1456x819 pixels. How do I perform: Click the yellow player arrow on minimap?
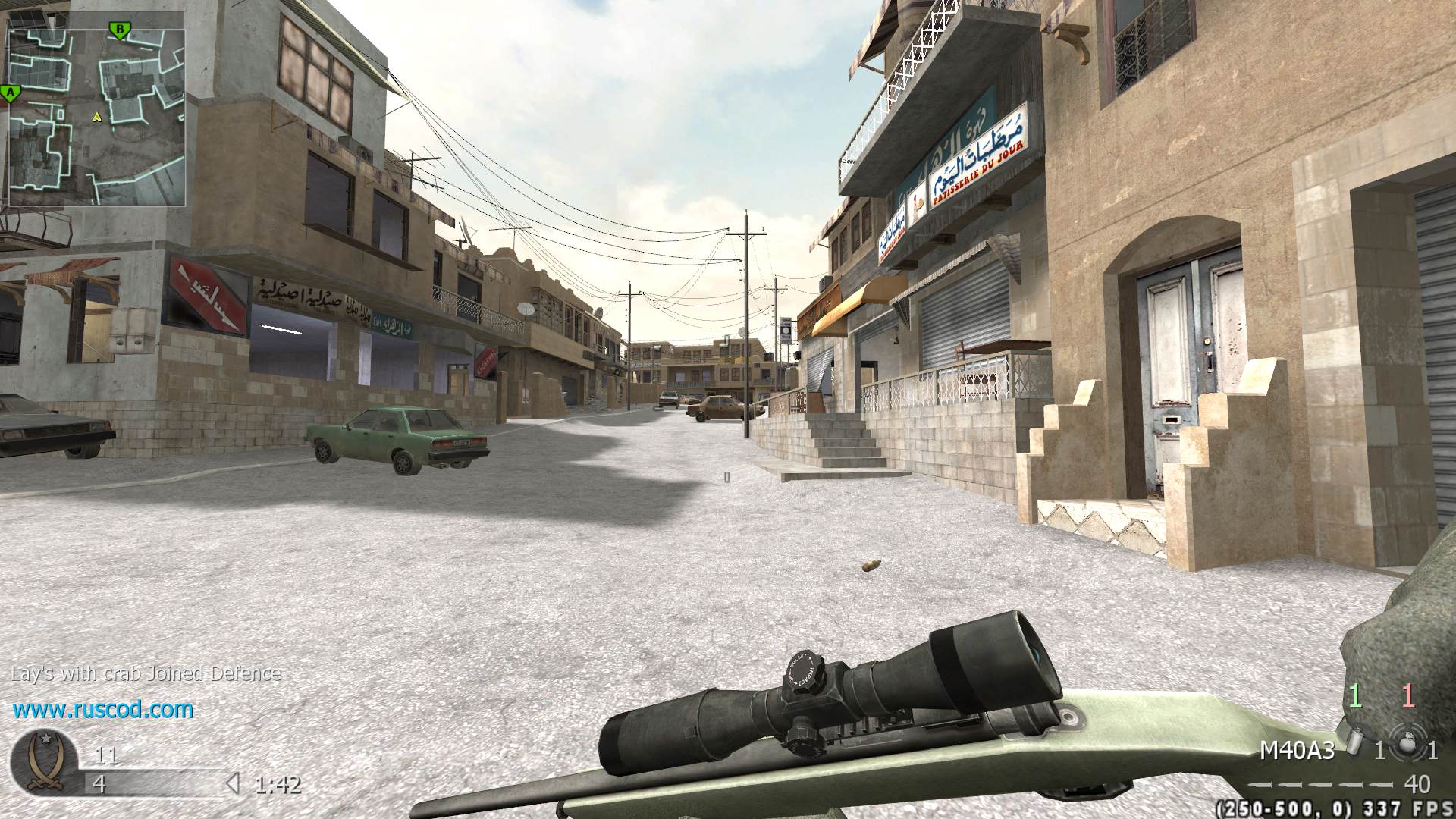(x=96, y=117)
